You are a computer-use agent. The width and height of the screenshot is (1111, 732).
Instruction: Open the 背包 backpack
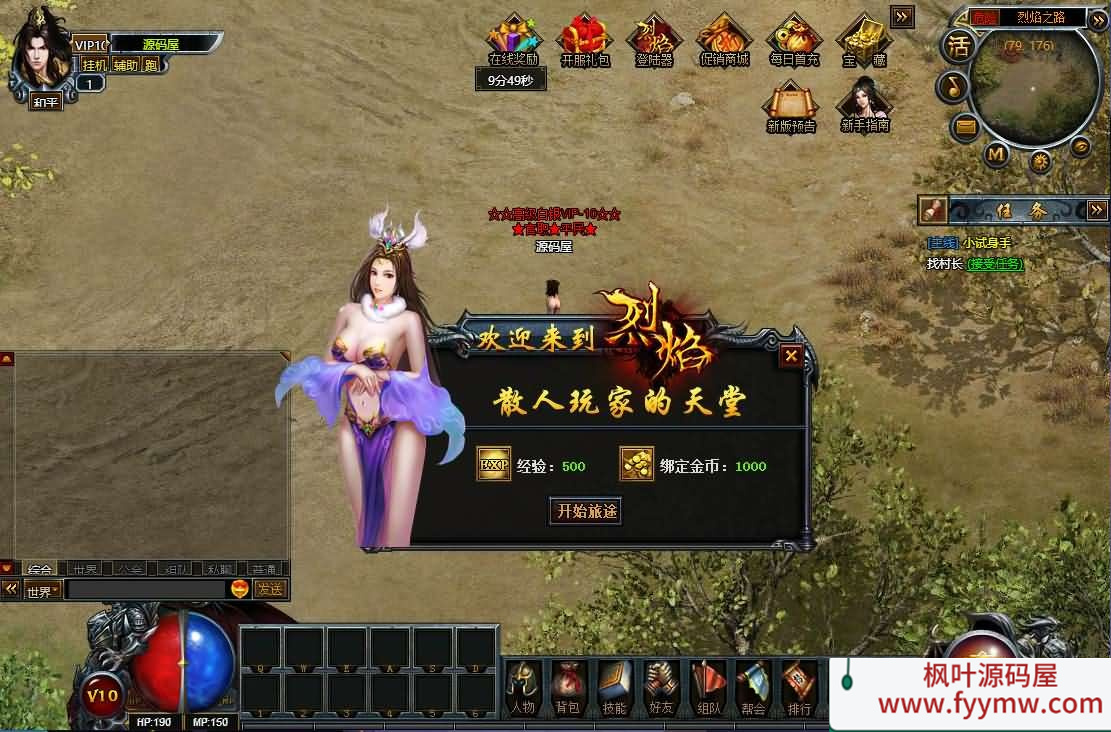568,687
